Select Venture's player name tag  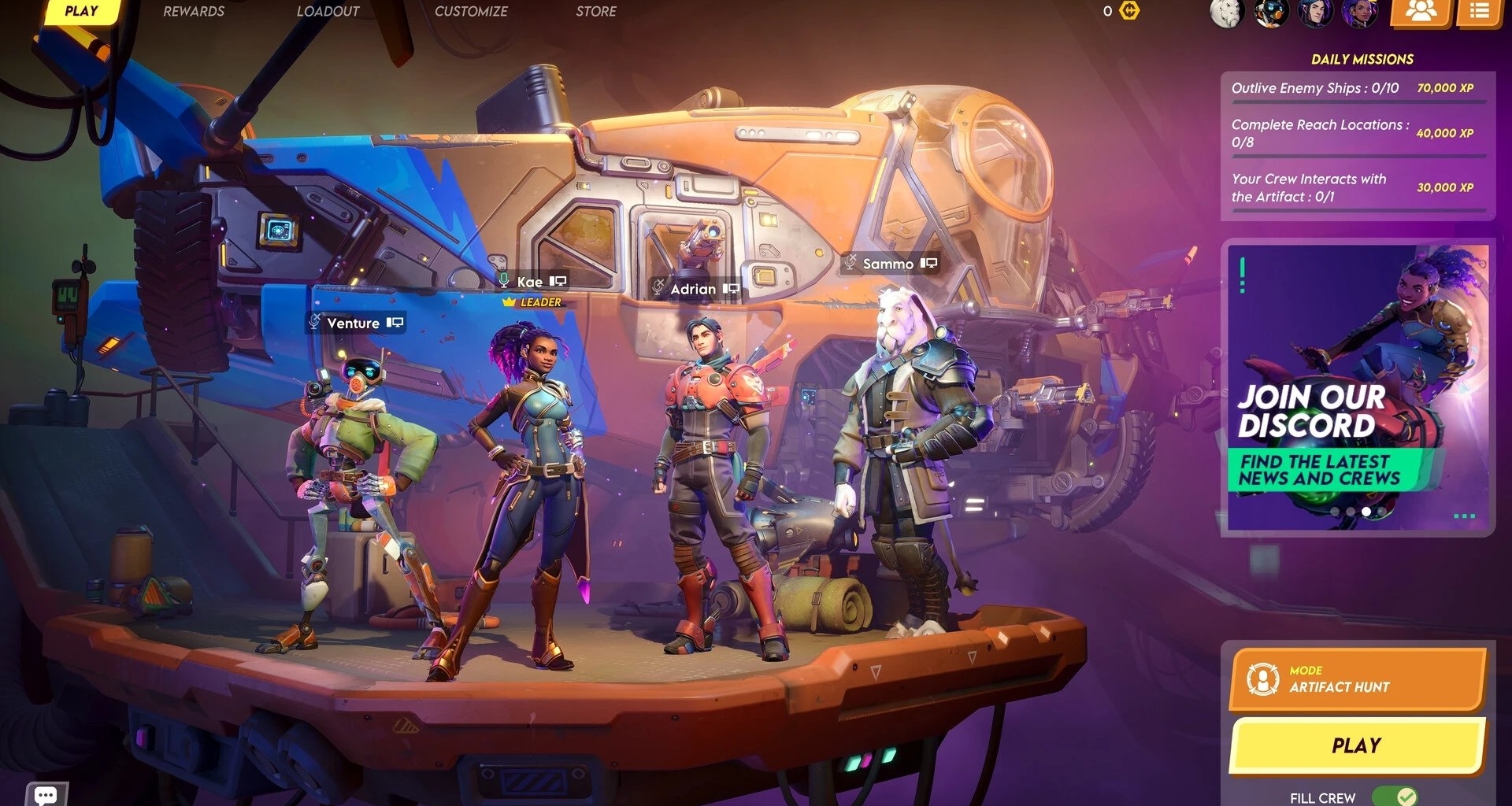pyautogui.click(x=354, y=323)
